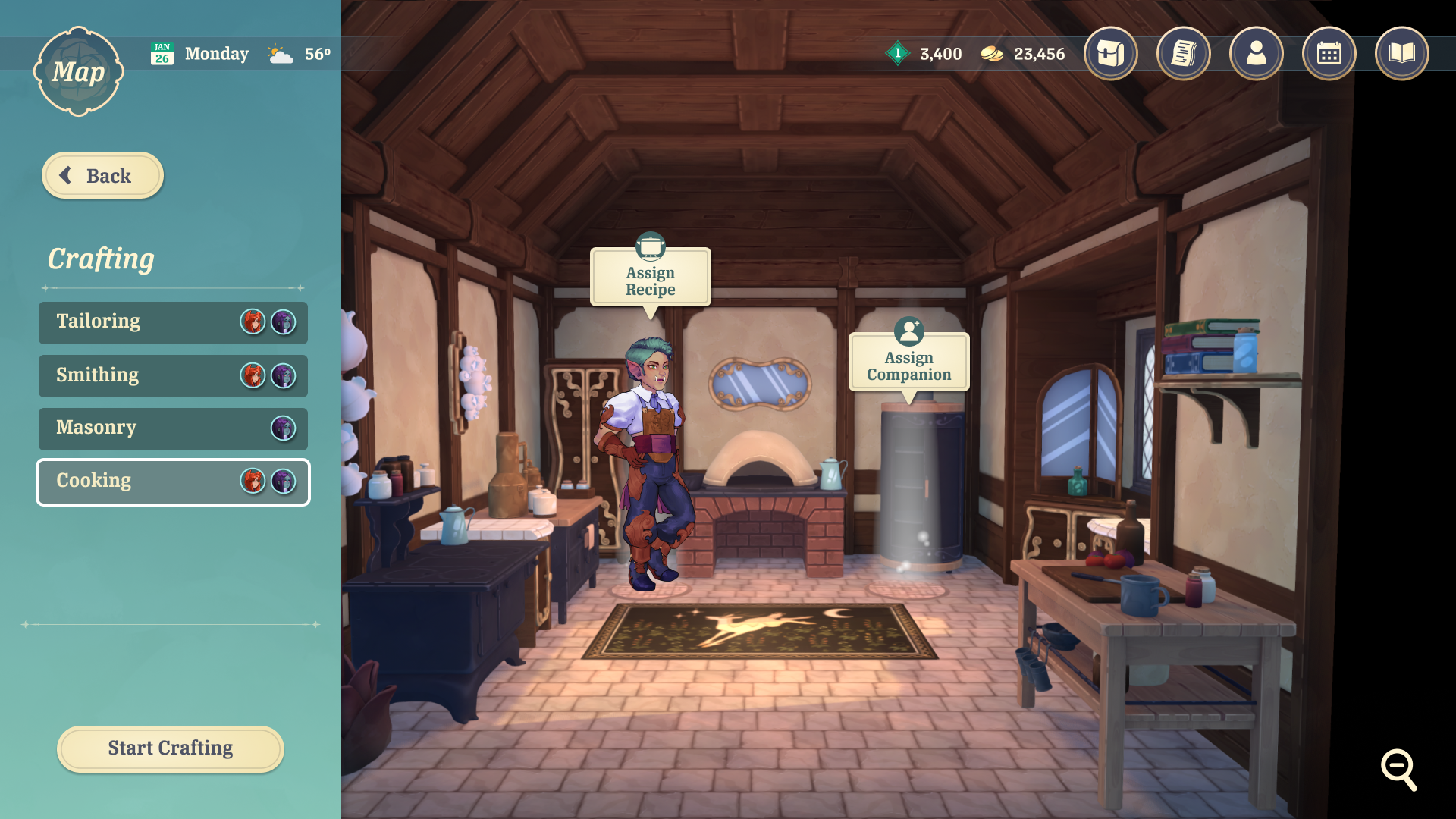Open the open-book journal icon
Image resolution: width=1456 pixels, height=819 pixels.
tap(1401, 54)
